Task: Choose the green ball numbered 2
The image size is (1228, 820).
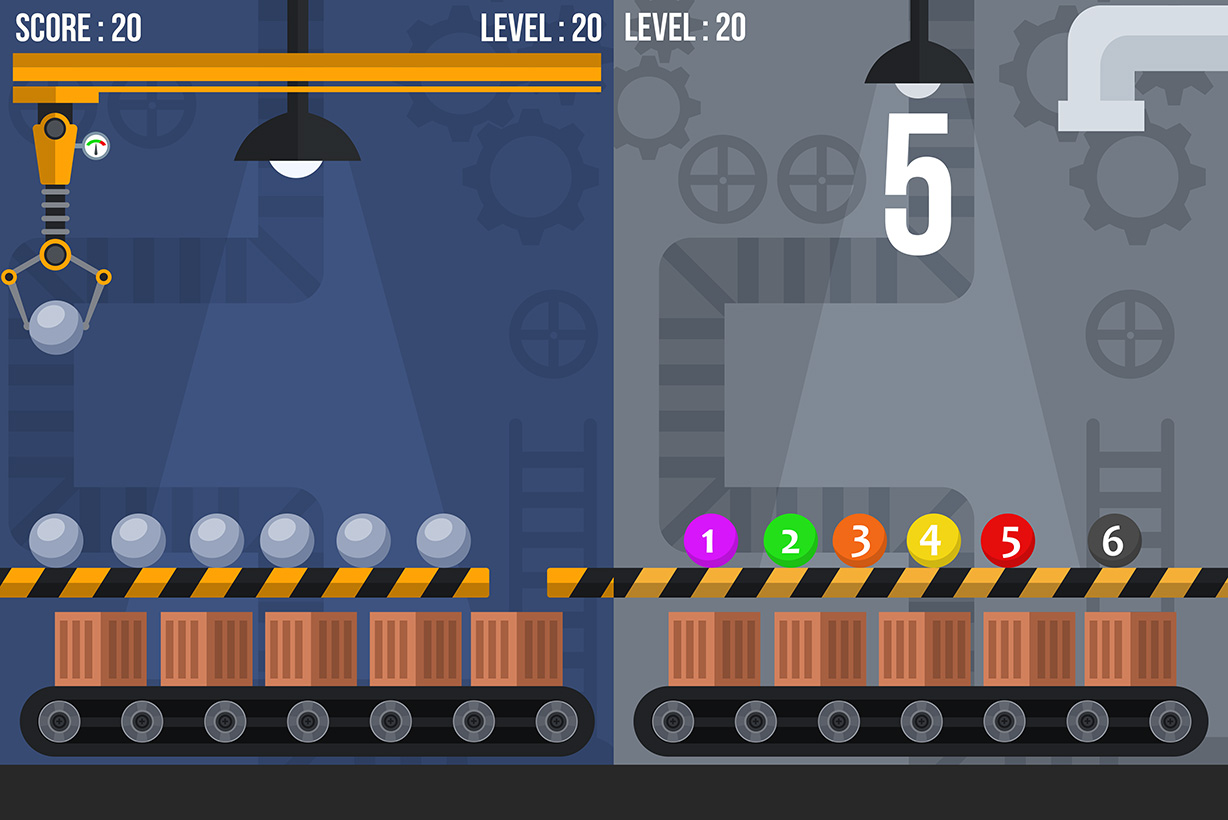Action: [790, 541]
